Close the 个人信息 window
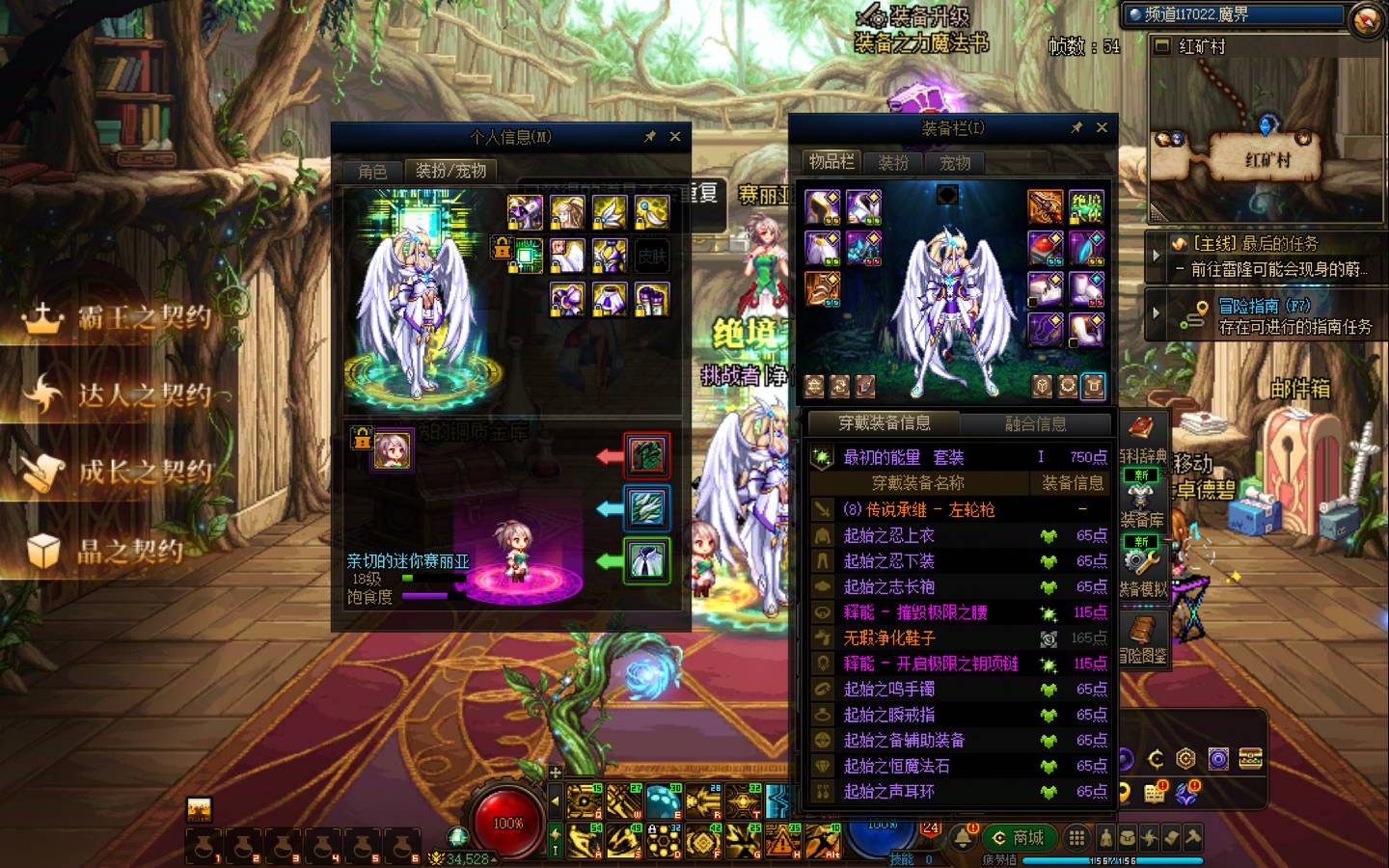This screenshot has height=868, width=1389. pyautogui.click(x=675, y=137)
